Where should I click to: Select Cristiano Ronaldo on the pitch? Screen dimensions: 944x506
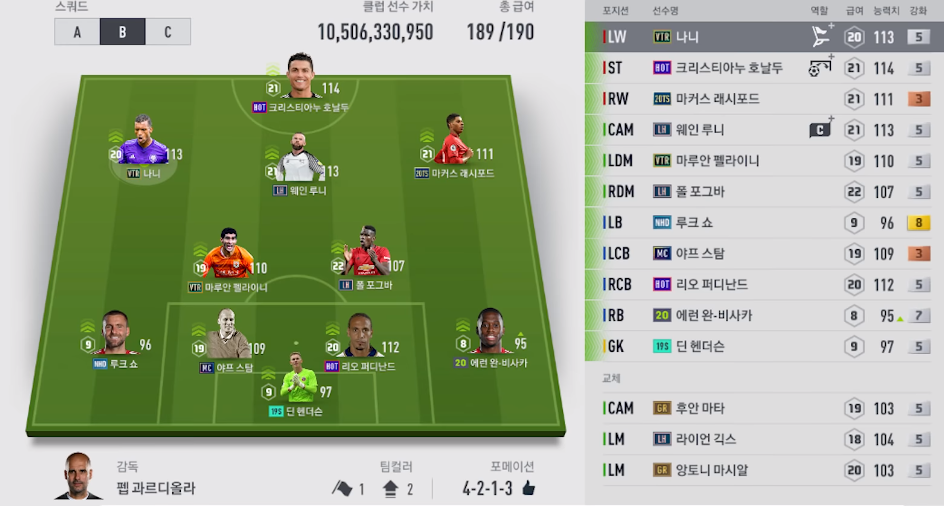(300, 80)
